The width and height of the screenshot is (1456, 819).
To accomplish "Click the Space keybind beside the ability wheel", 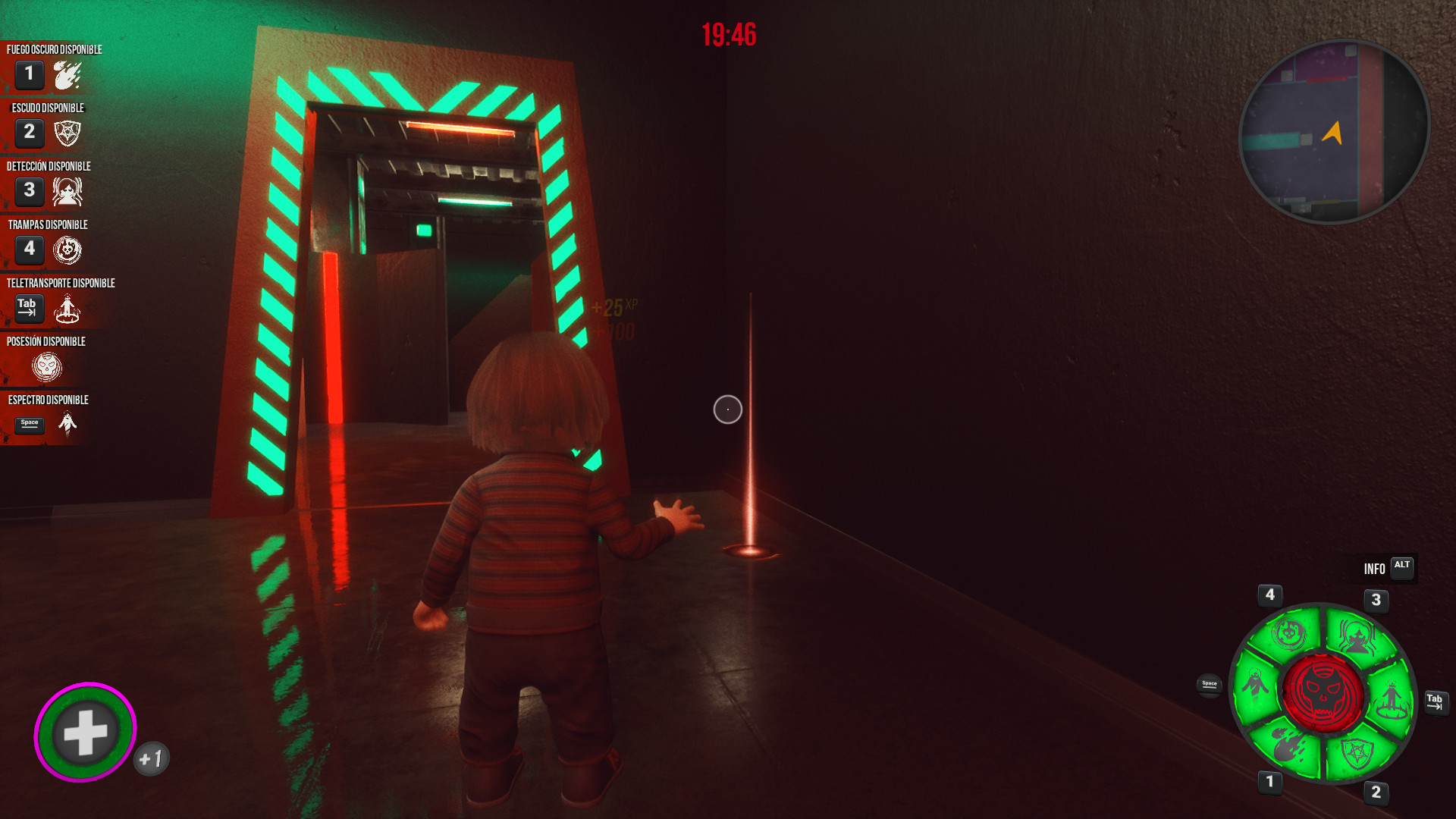I will pos(1208,684).
